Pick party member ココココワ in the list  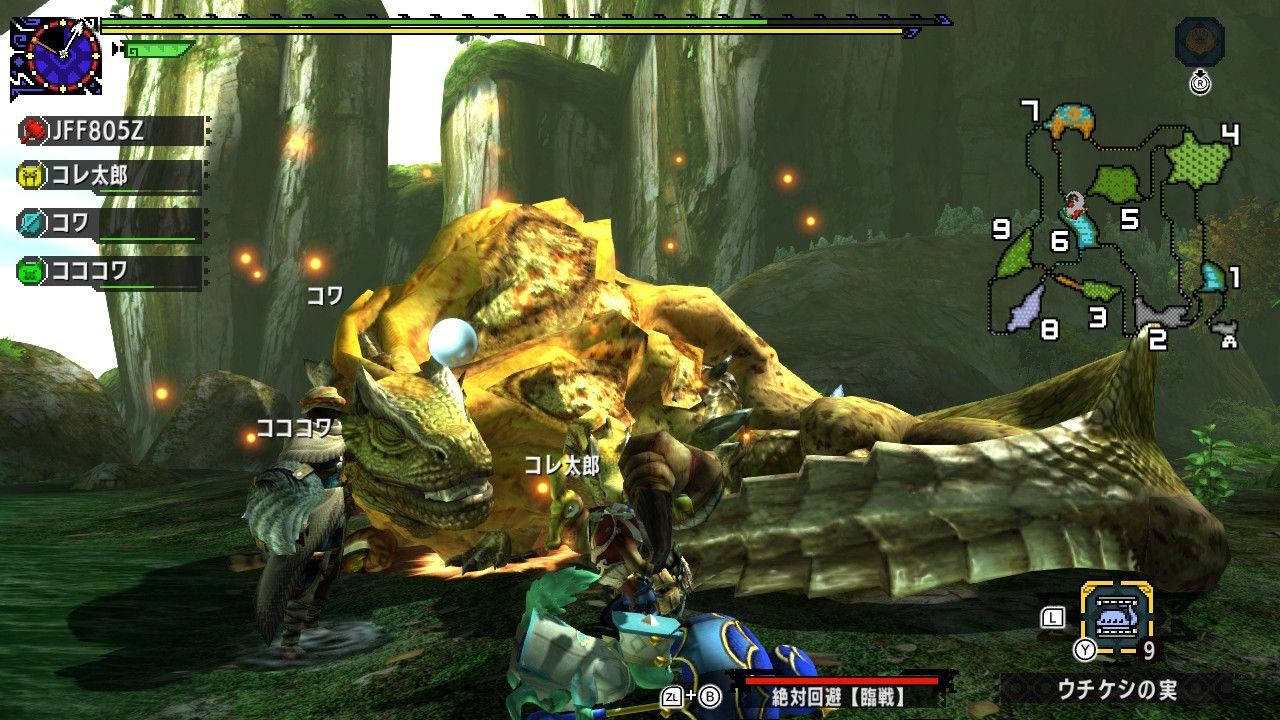[110, 270]
